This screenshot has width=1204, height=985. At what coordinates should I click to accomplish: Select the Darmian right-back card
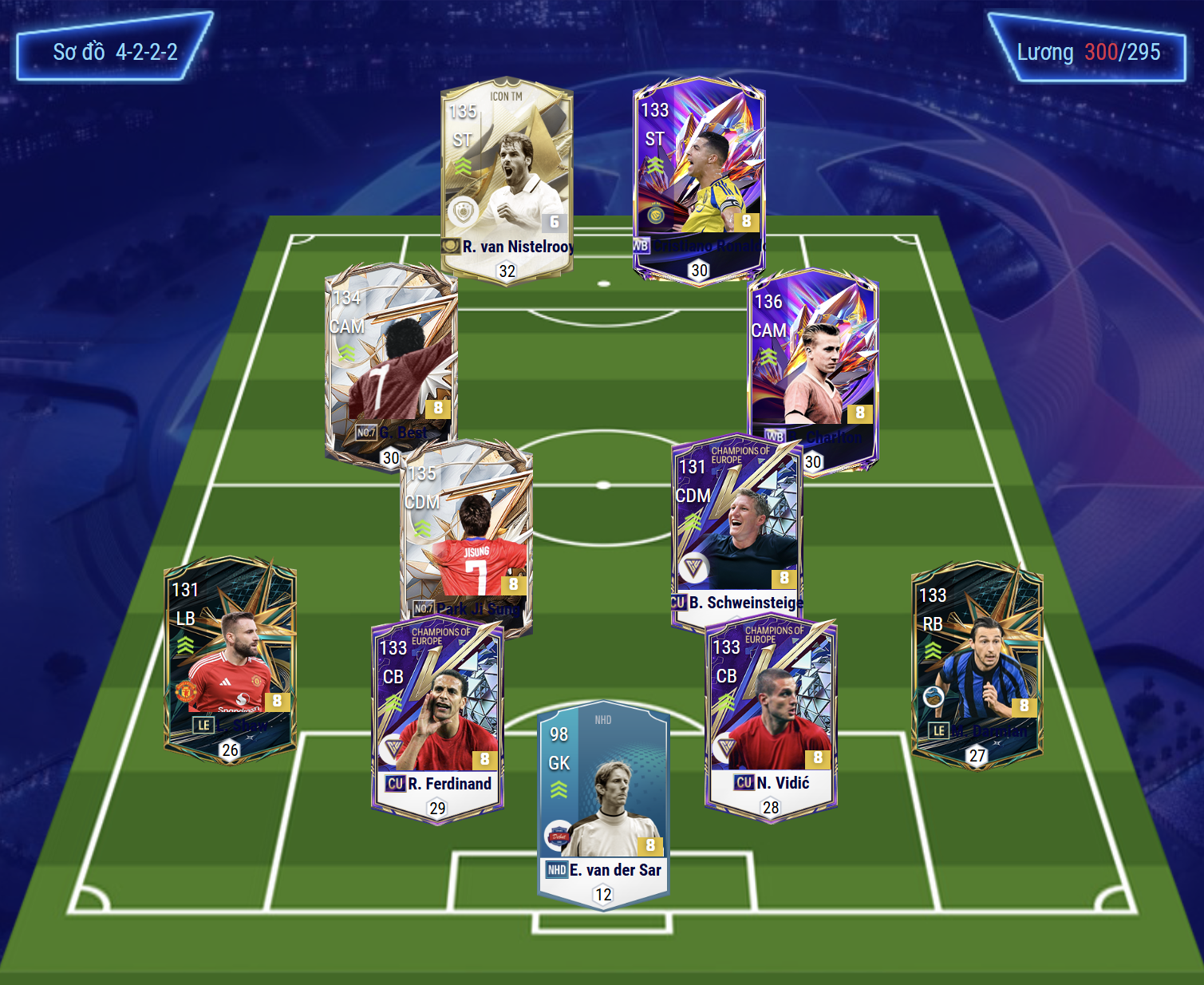tap(977, 664)
